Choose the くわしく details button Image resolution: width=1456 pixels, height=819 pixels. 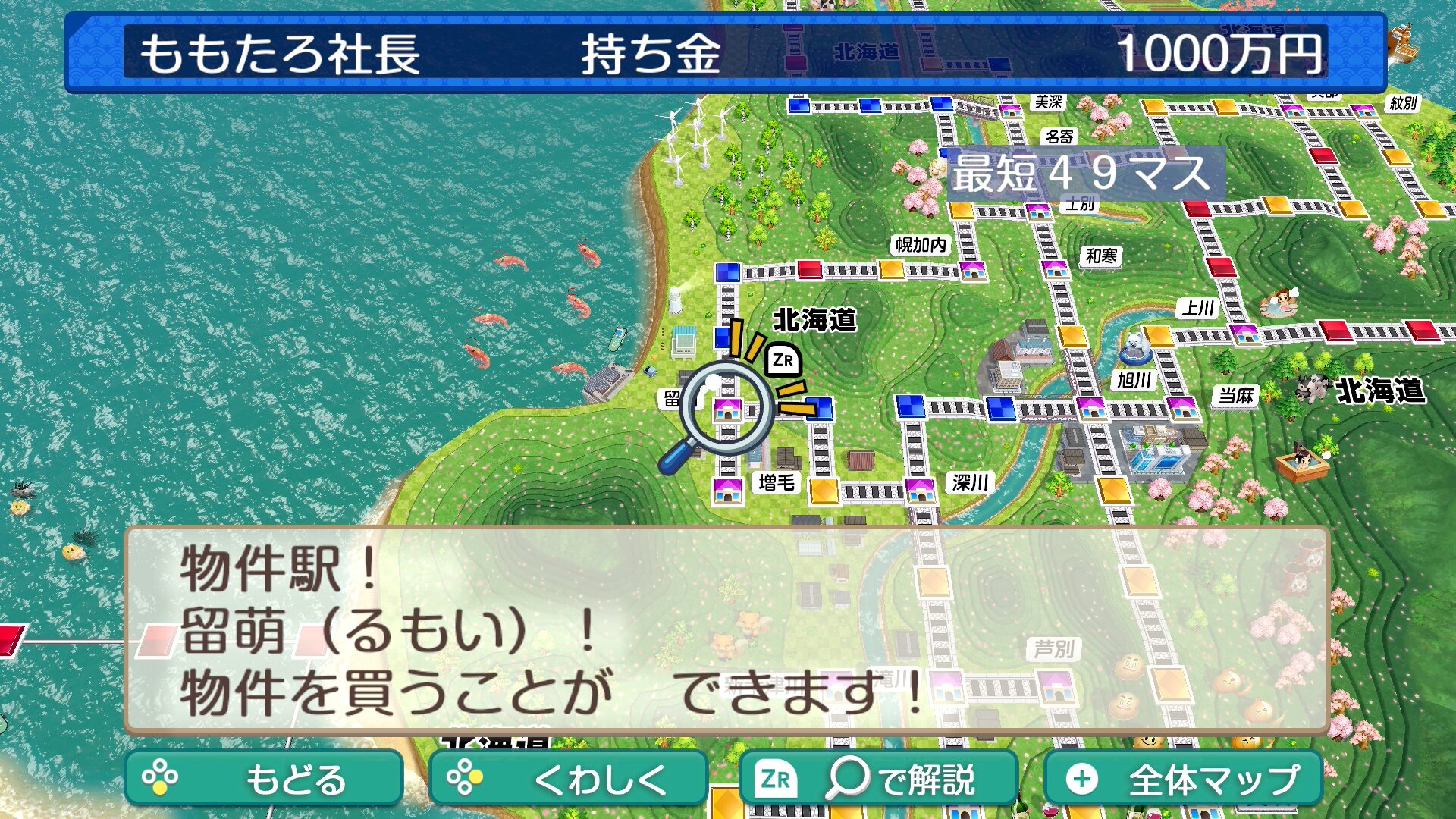click(568, 778)
